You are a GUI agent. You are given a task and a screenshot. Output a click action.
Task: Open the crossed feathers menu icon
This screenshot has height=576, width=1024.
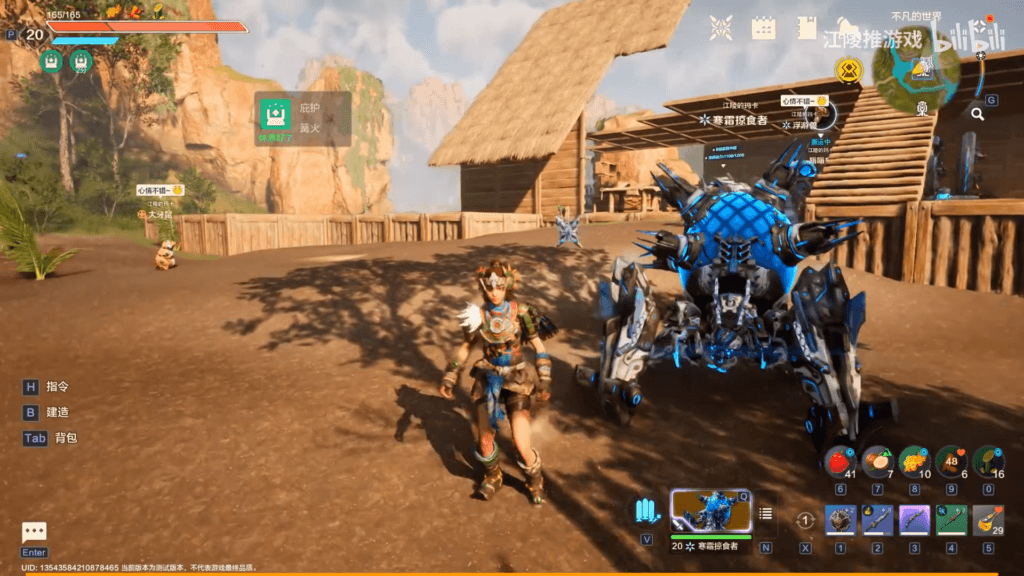[721, 28]
